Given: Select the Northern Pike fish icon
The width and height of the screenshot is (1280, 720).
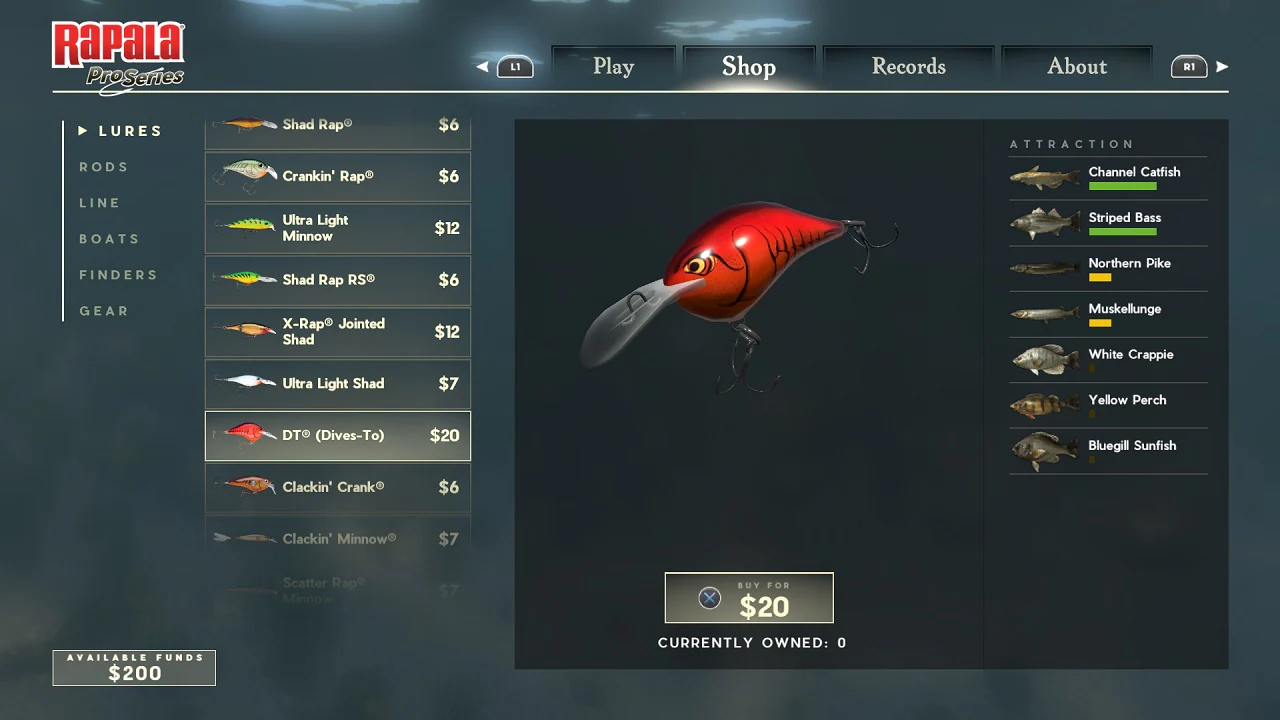Looking at the screenshot, I should pos(1044,266).
